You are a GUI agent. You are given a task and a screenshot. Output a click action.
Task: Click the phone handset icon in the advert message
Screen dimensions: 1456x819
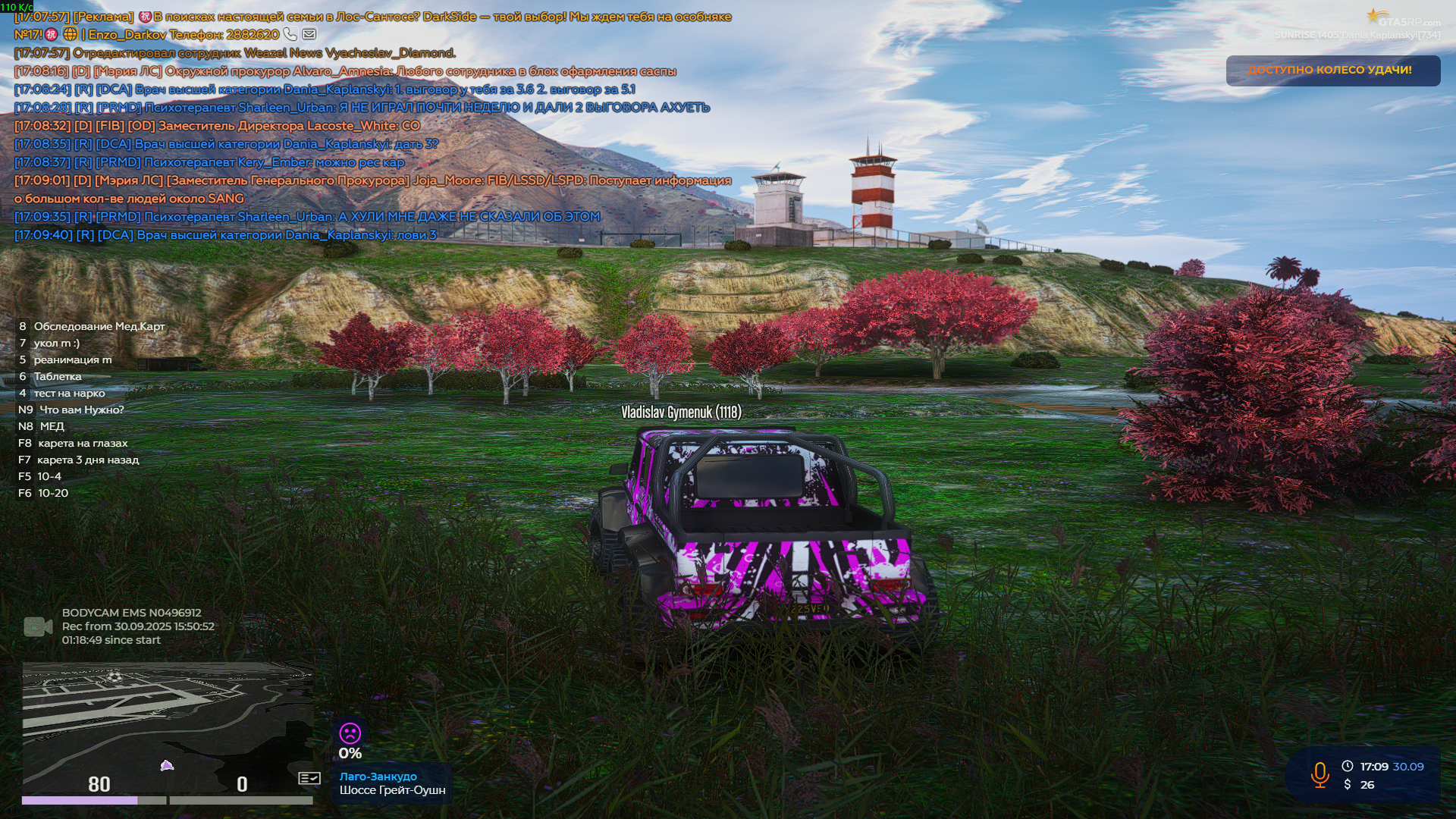pyautogui.click(x=290, y=34)
